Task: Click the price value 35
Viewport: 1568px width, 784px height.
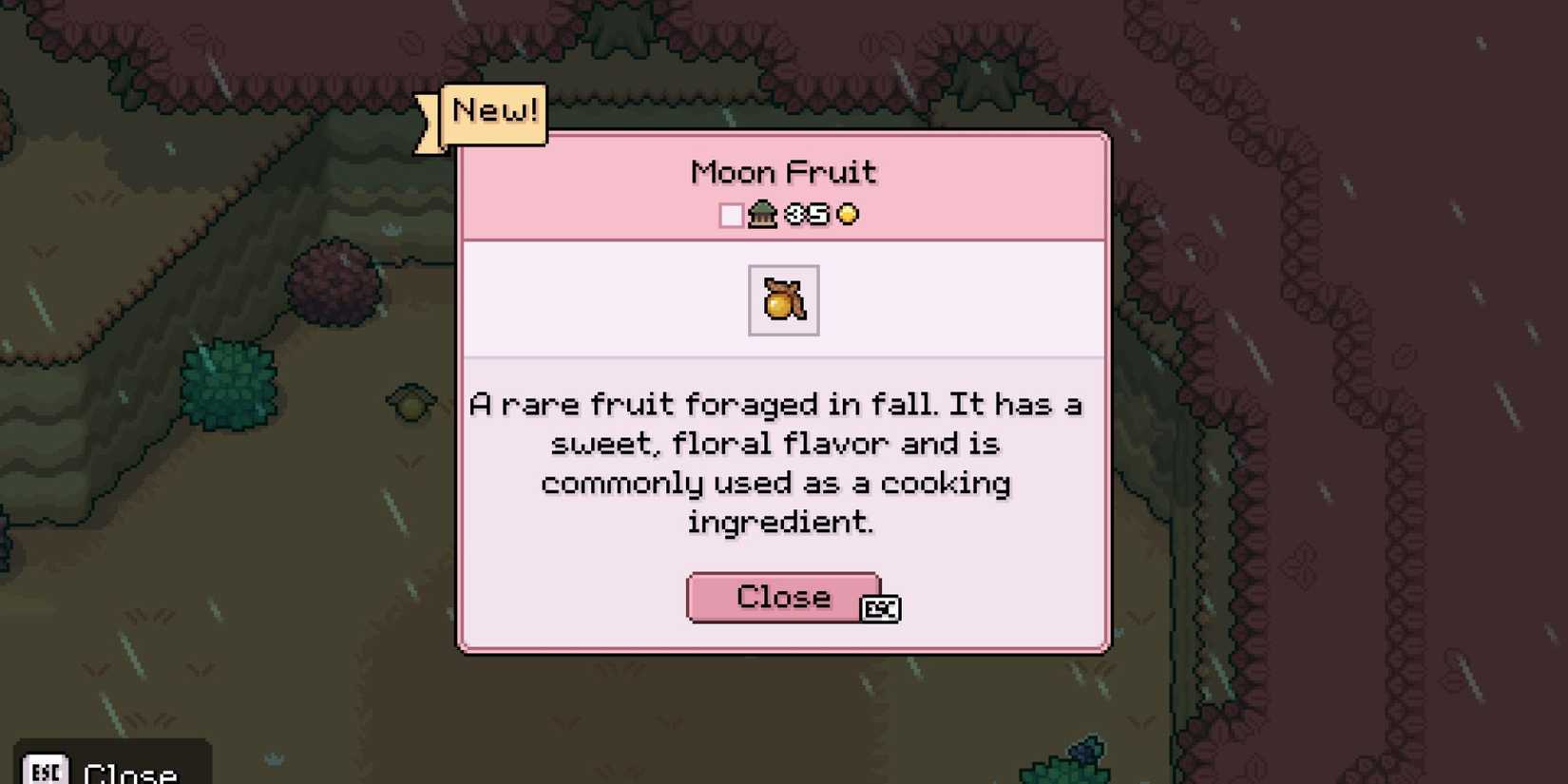Action: (x=808, y=215)
